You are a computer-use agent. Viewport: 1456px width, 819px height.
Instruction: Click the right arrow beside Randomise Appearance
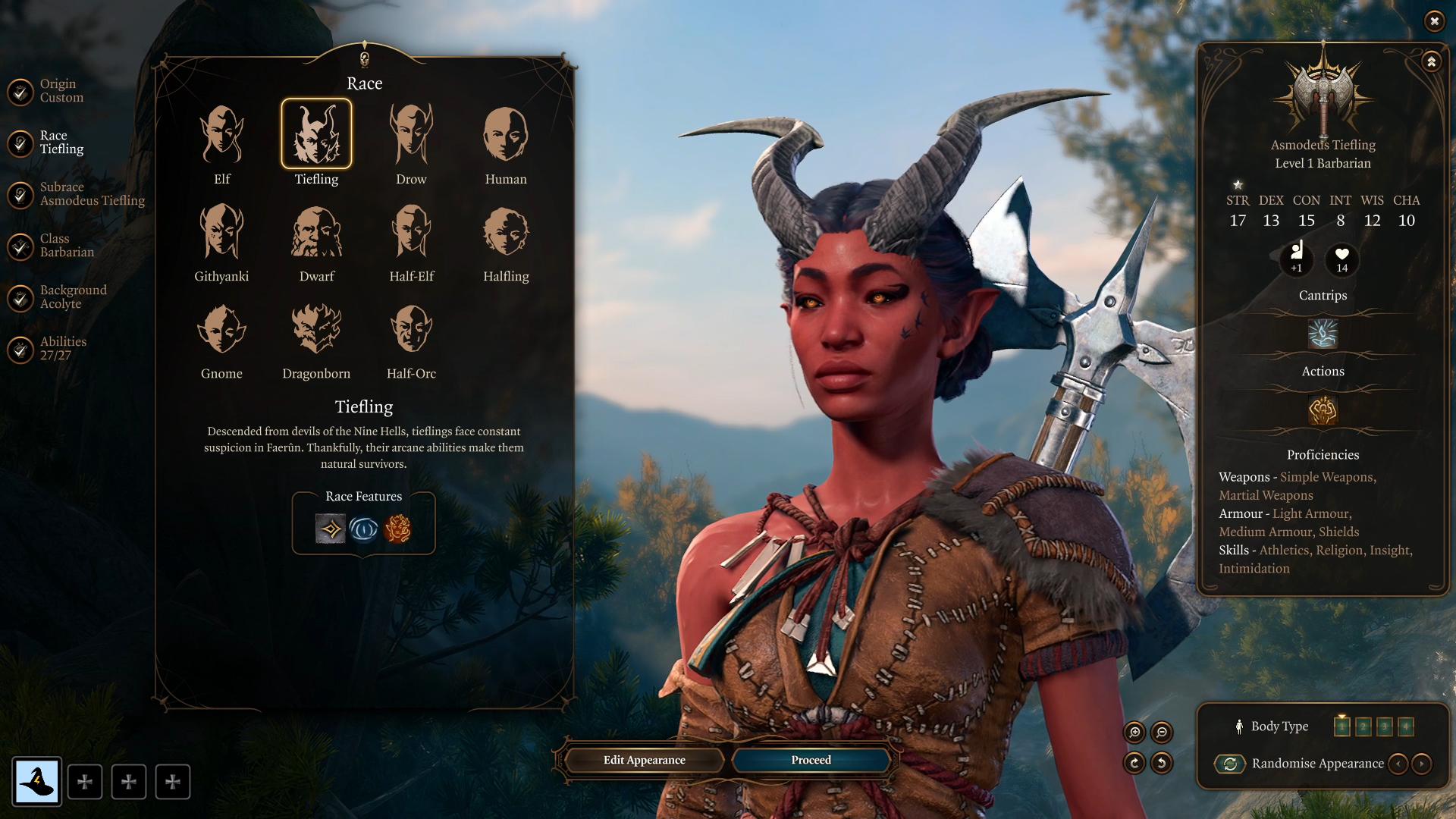click(1420, 764)
